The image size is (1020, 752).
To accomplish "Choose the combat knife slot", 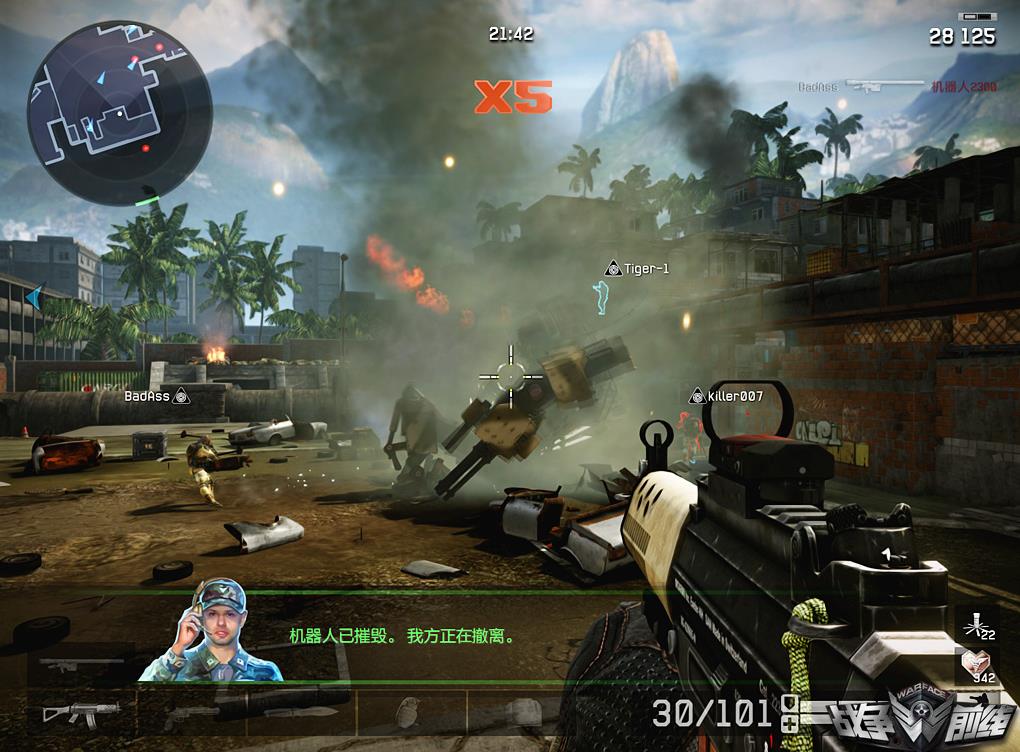I will coord(302,712).
